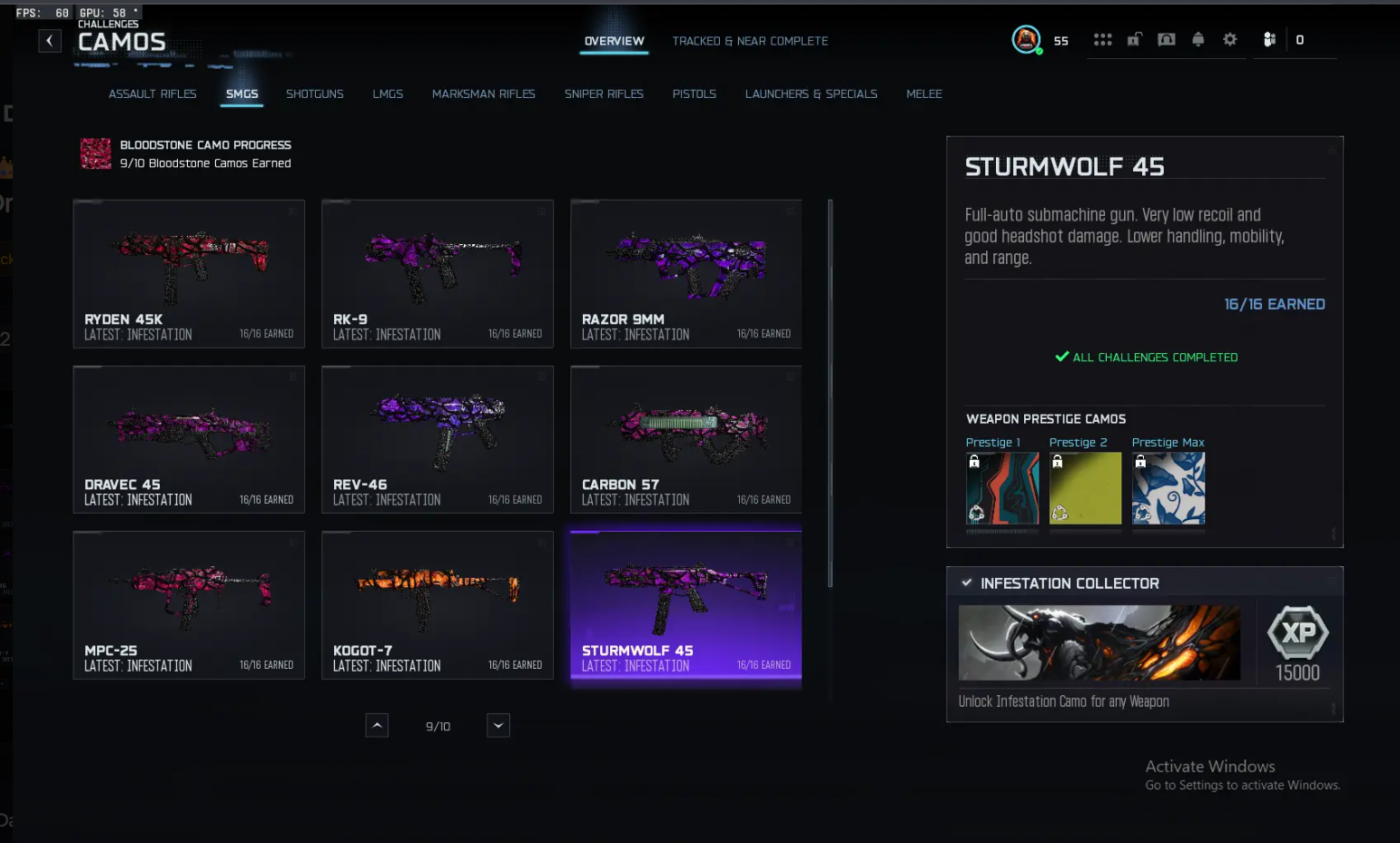
Task: Click the unlocked padlock icon in top bar
Action: 1134,40
